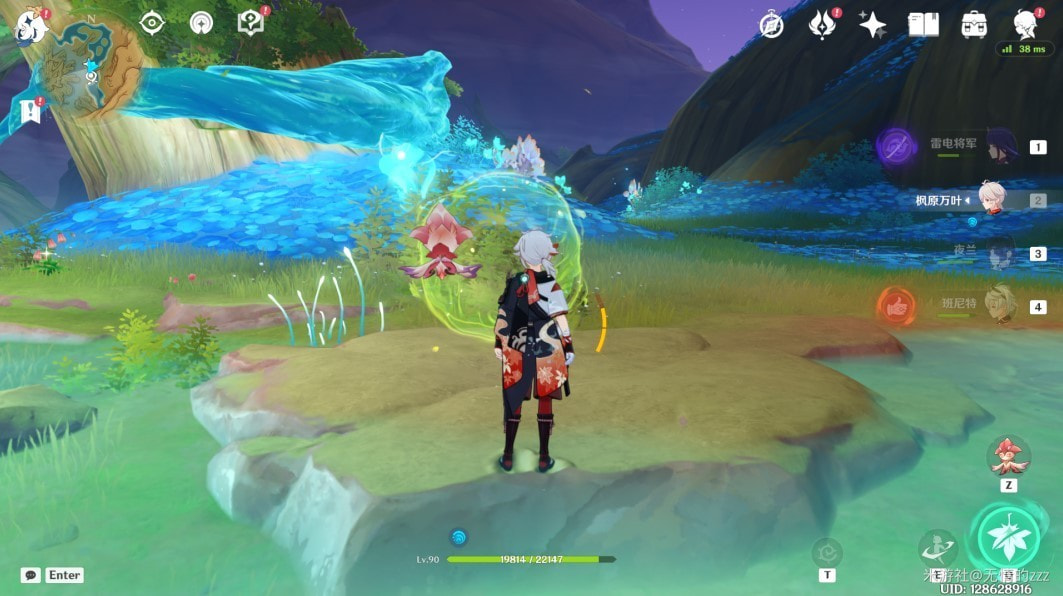Open the quest log bookmark icon
The width and height of the screenshot is (1063, 596).
point(30,109)
